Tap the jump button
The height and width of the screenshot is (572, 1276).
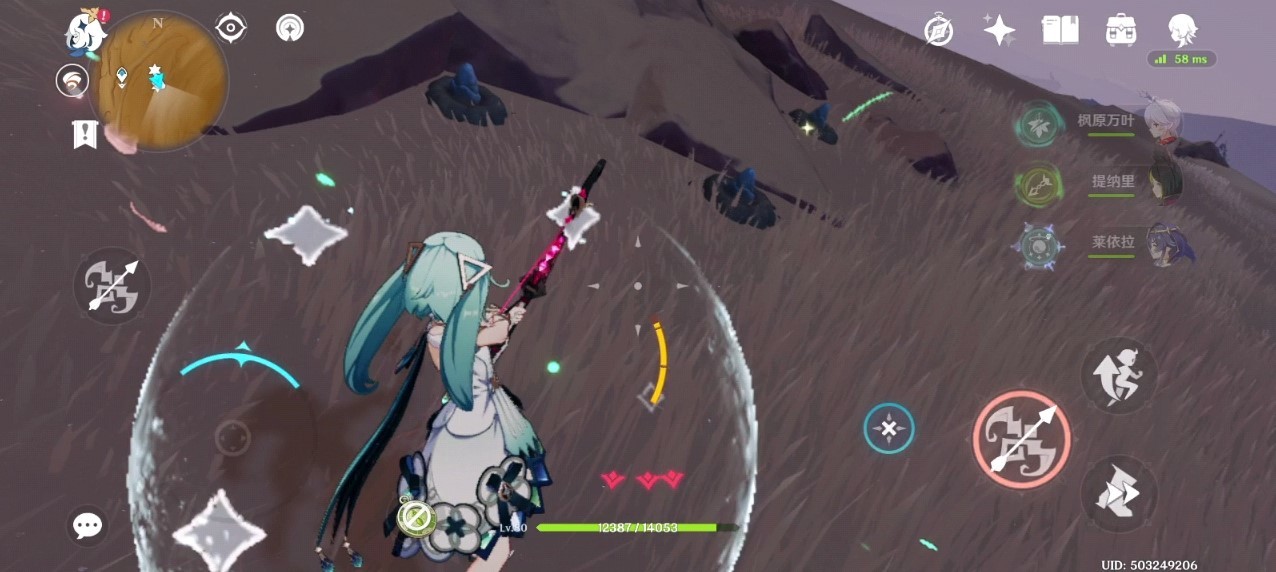coord(1119,376)
